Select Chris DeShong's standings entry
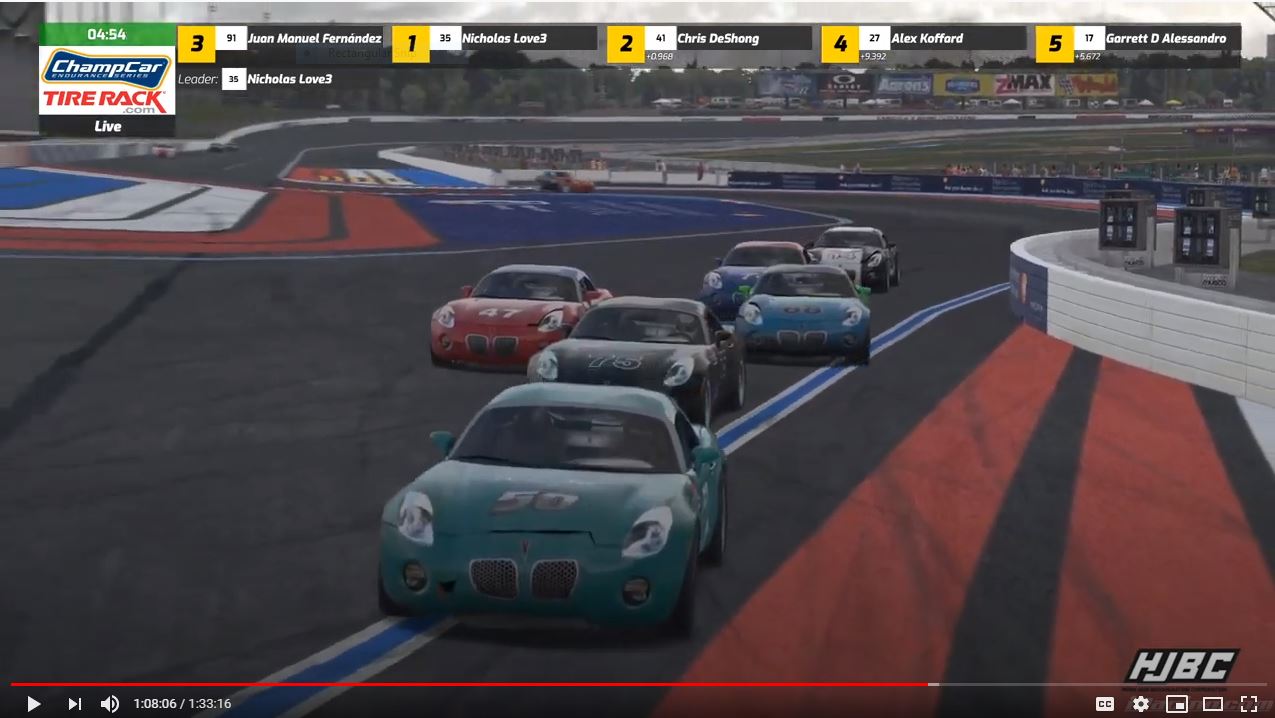1275x718 pixels. (717, 39)
